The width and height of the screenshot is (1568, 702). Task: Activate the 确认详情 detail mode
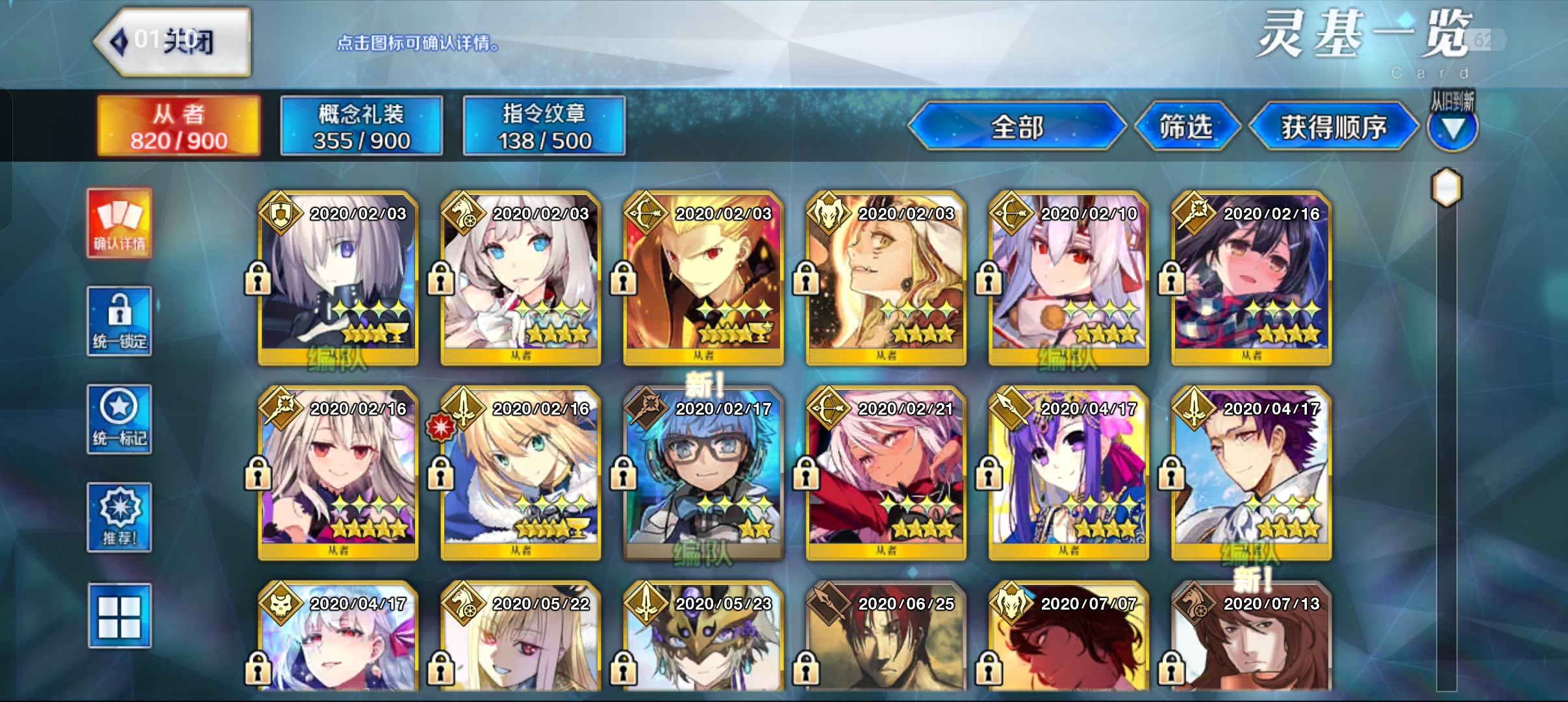[120, 223]
